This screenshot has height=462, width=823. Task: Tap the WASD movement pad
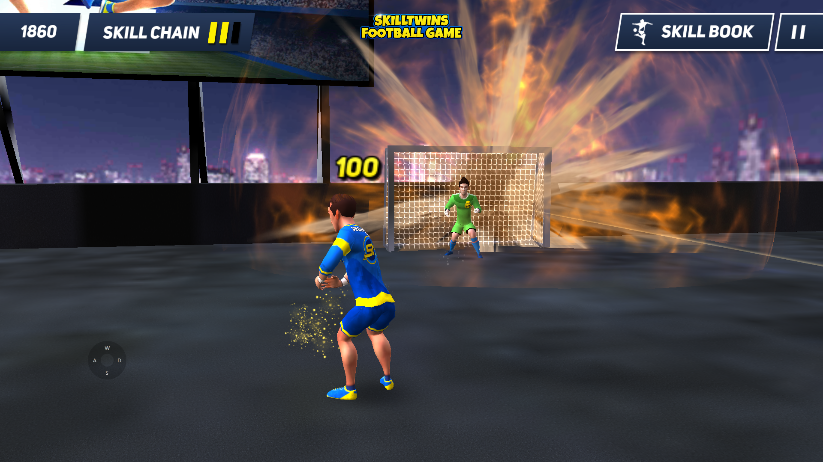[x=107, y=360]
